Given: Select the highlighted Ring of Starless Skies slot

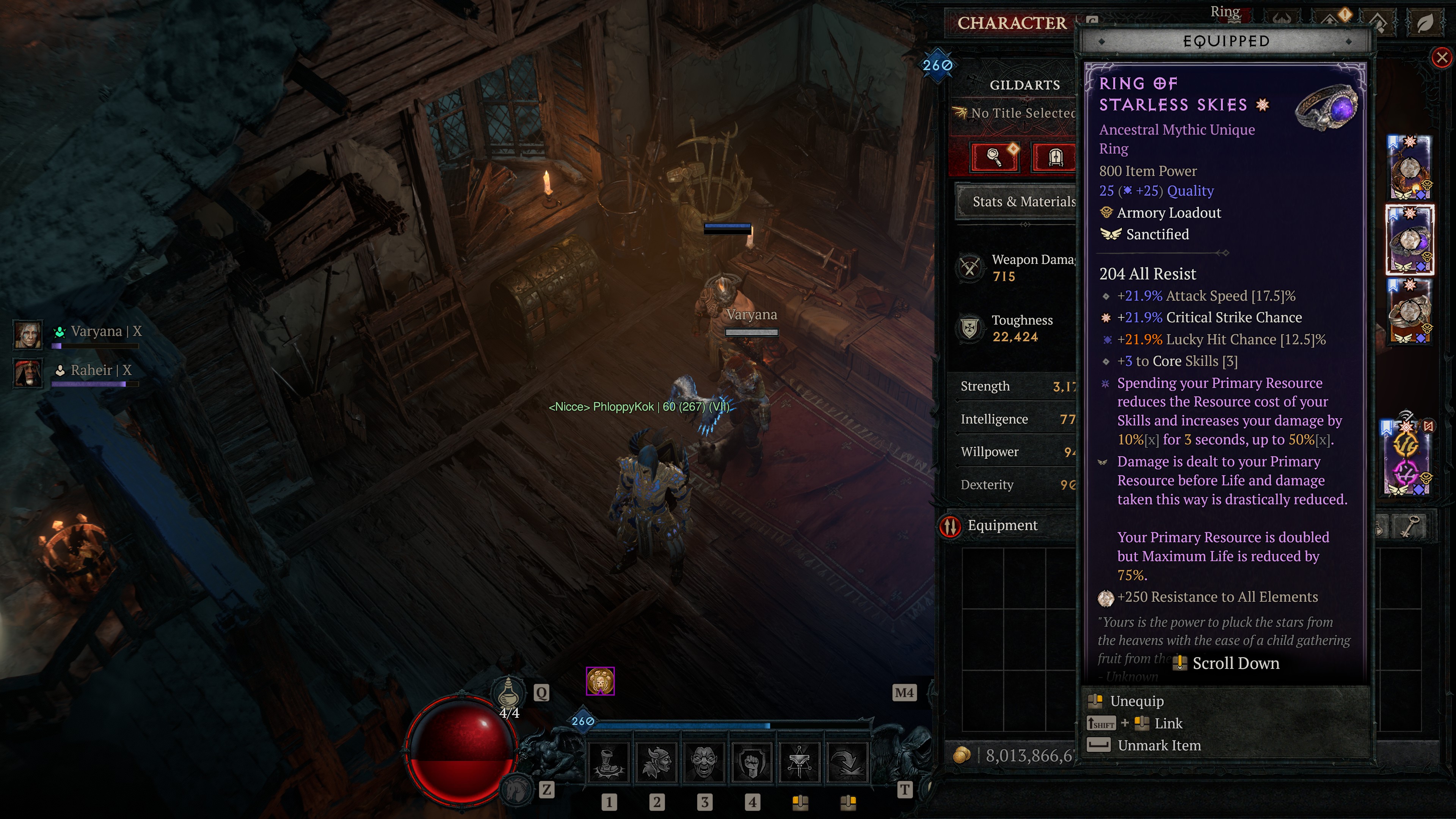Looking at the screenshot, I should pos(1410,240).
